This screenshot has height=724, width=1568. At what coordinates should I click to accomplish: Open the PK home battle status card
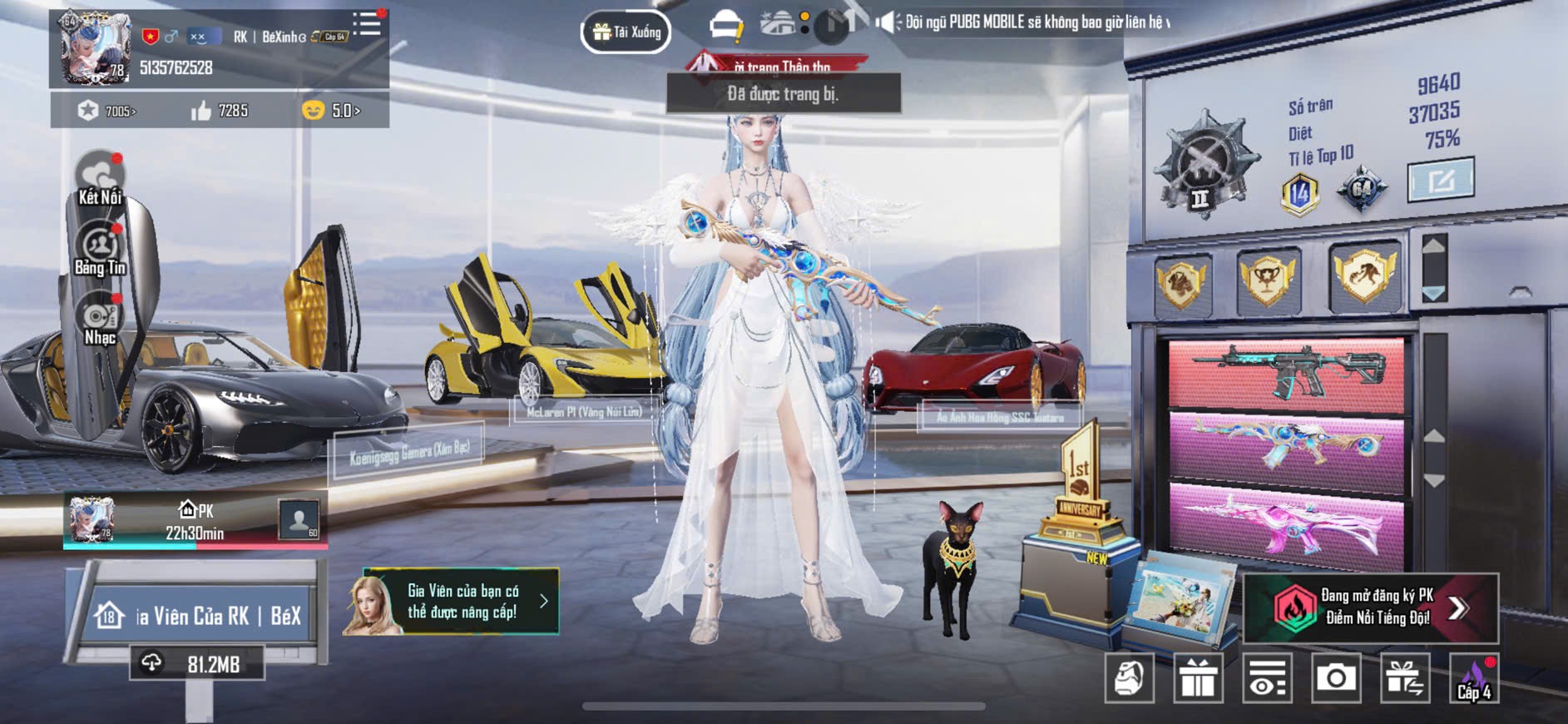[195, 521]
